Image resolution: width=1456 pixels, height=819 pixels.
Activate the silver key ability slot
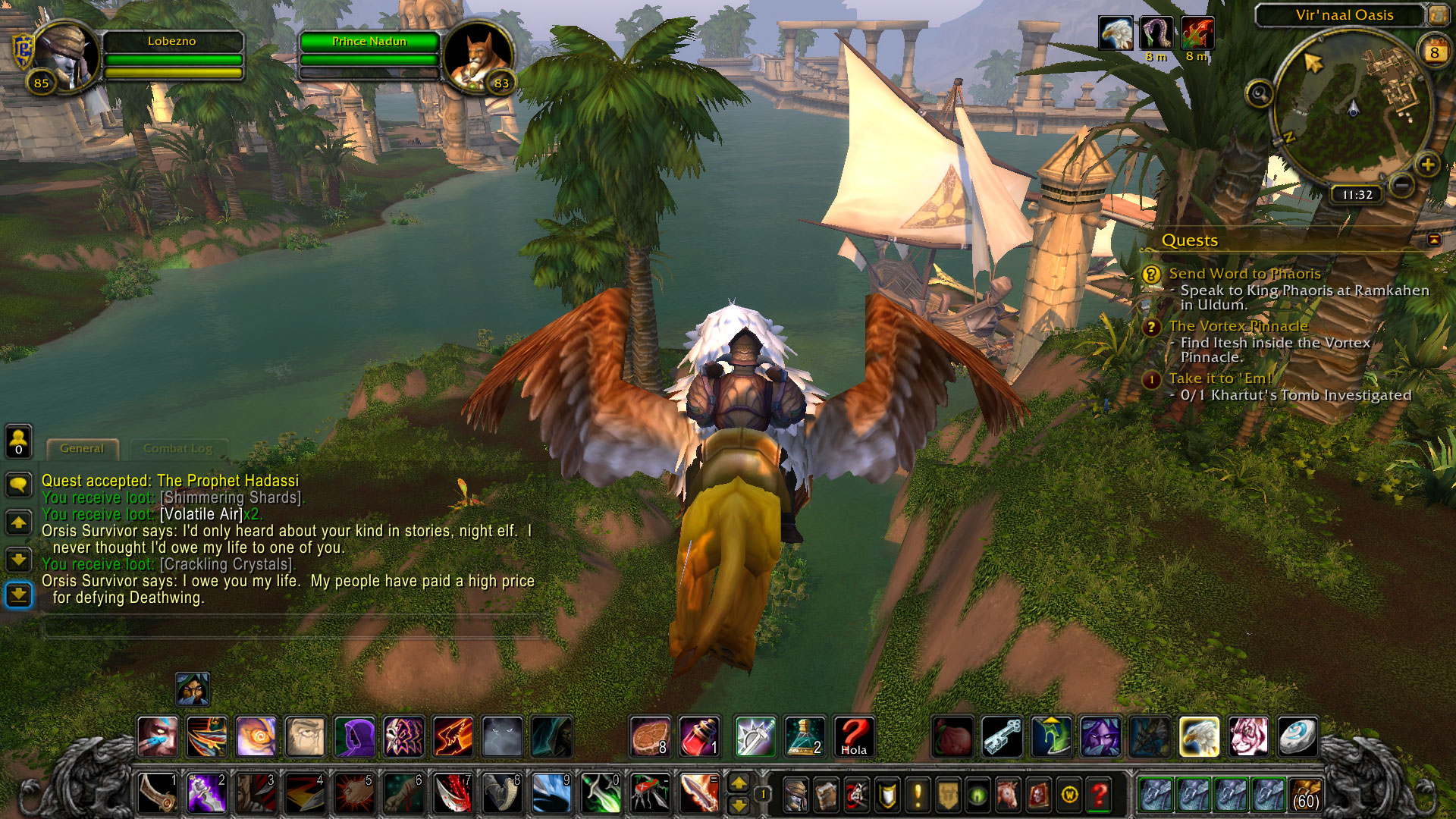click(x=1003, y=736)
